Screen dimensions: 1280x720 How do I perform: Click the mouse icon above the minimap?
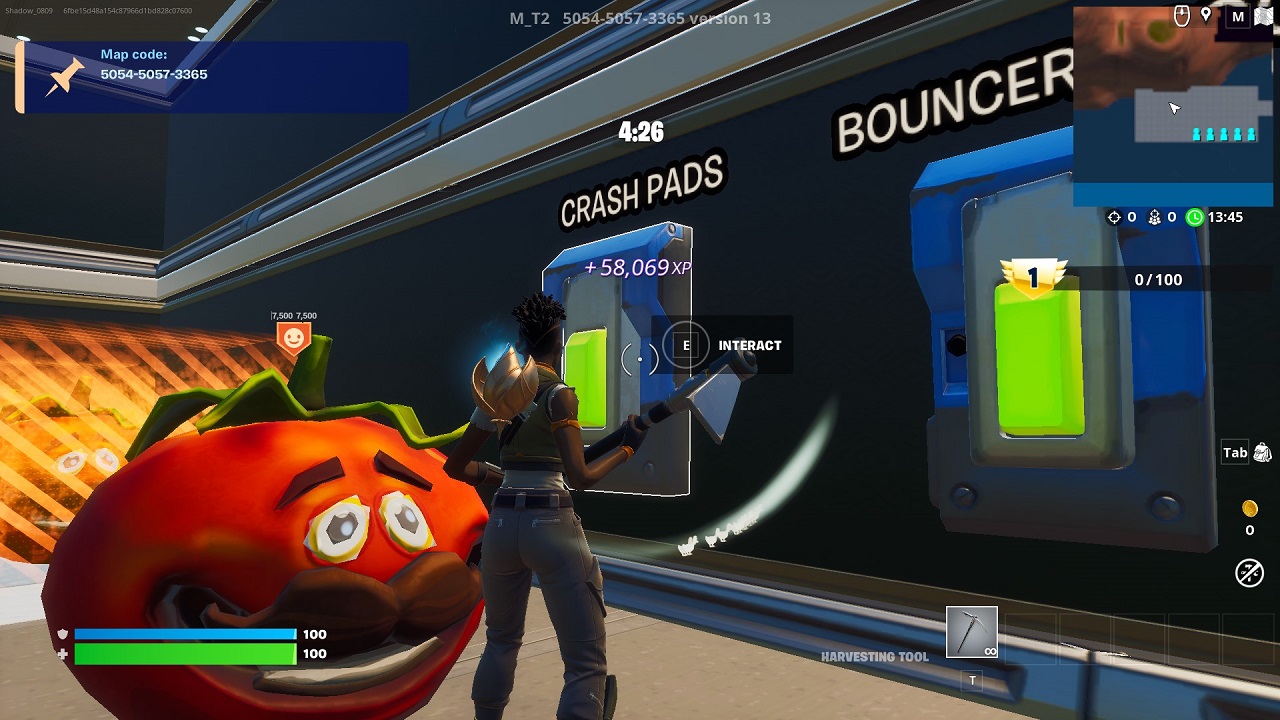click(x=1180, y=15)
